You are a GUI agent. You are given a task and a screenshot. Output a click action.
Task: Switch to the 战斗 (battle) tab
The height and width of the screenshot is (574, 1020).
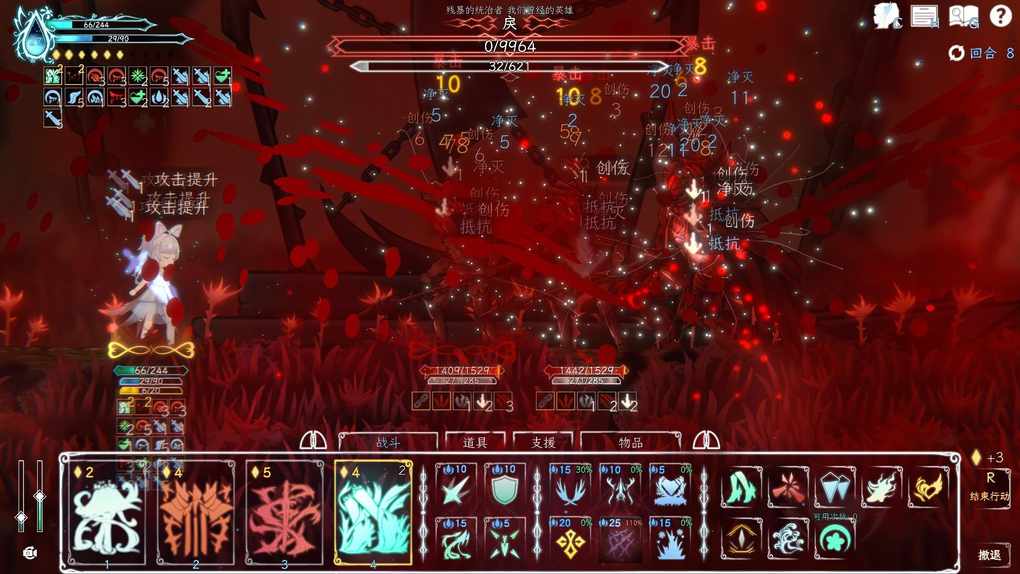388,442
